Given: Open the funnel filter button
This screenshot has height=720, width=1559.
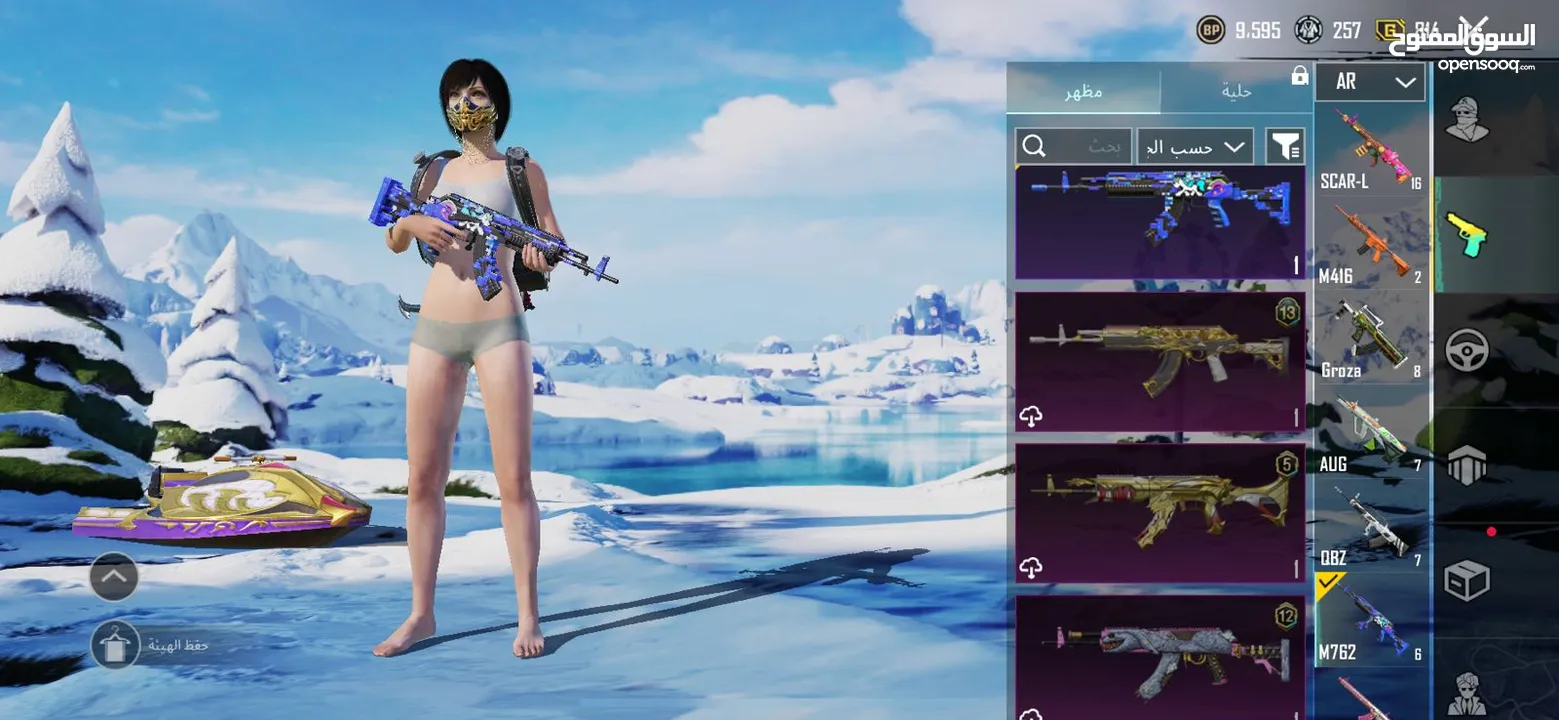Looking at the screenshot, I should [1285, 147].
